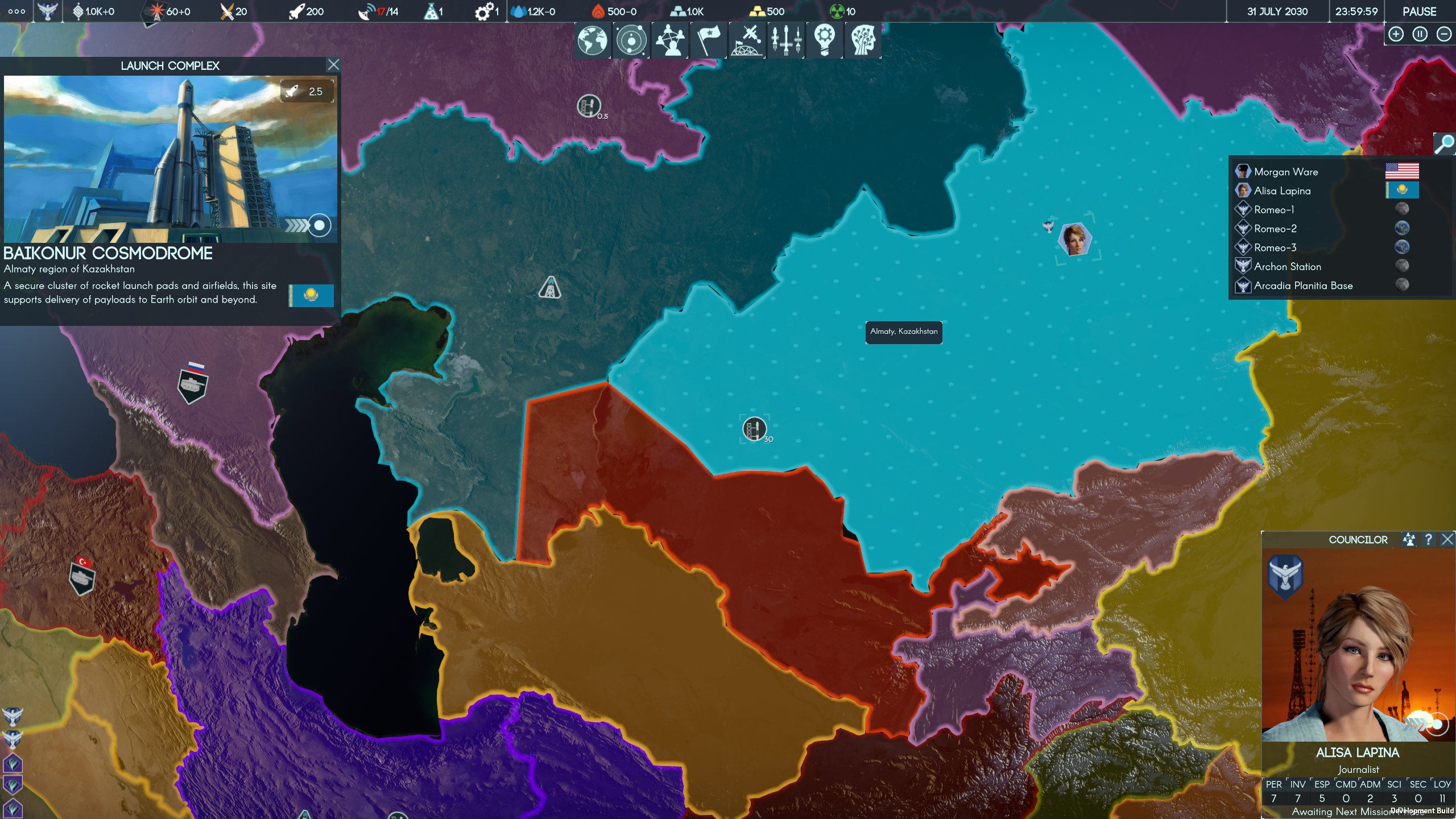
Task: Switch to the Solar System view
Action: pos(630,40)
